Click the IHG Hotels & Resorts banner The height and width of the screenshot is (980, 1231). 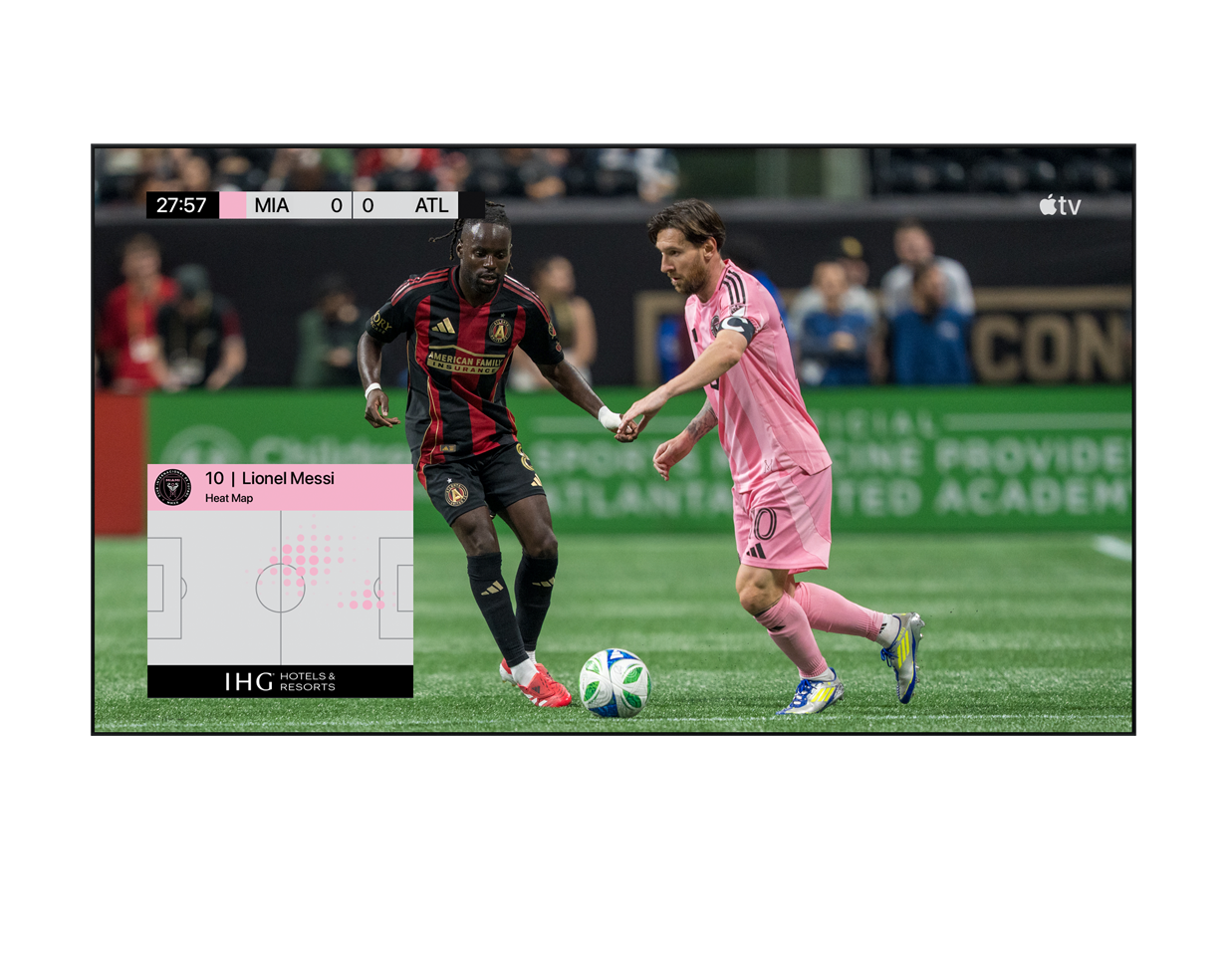(x=280, y=681)
